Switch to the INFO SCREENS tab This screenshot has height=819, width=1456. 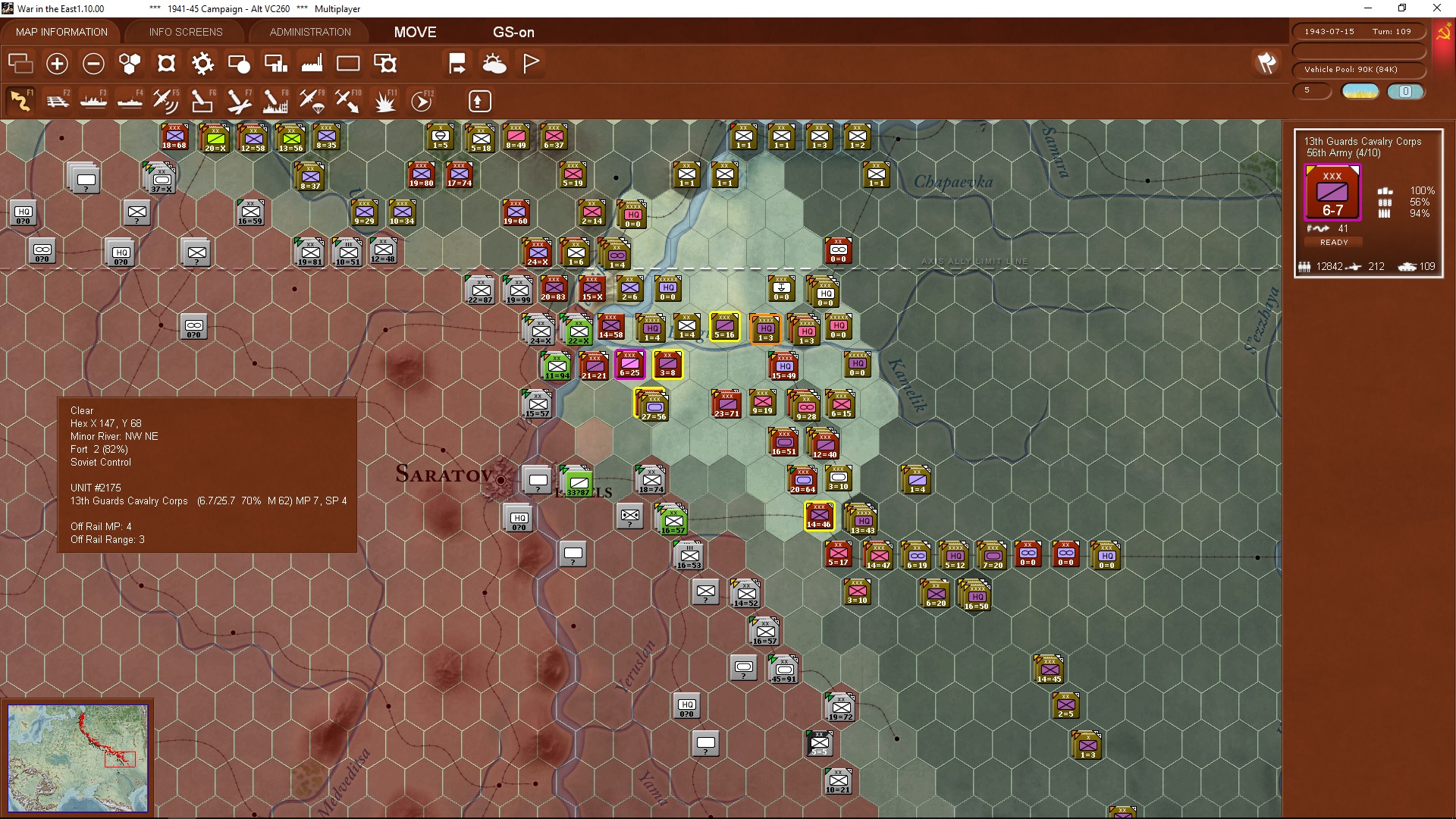pos(185,32)
